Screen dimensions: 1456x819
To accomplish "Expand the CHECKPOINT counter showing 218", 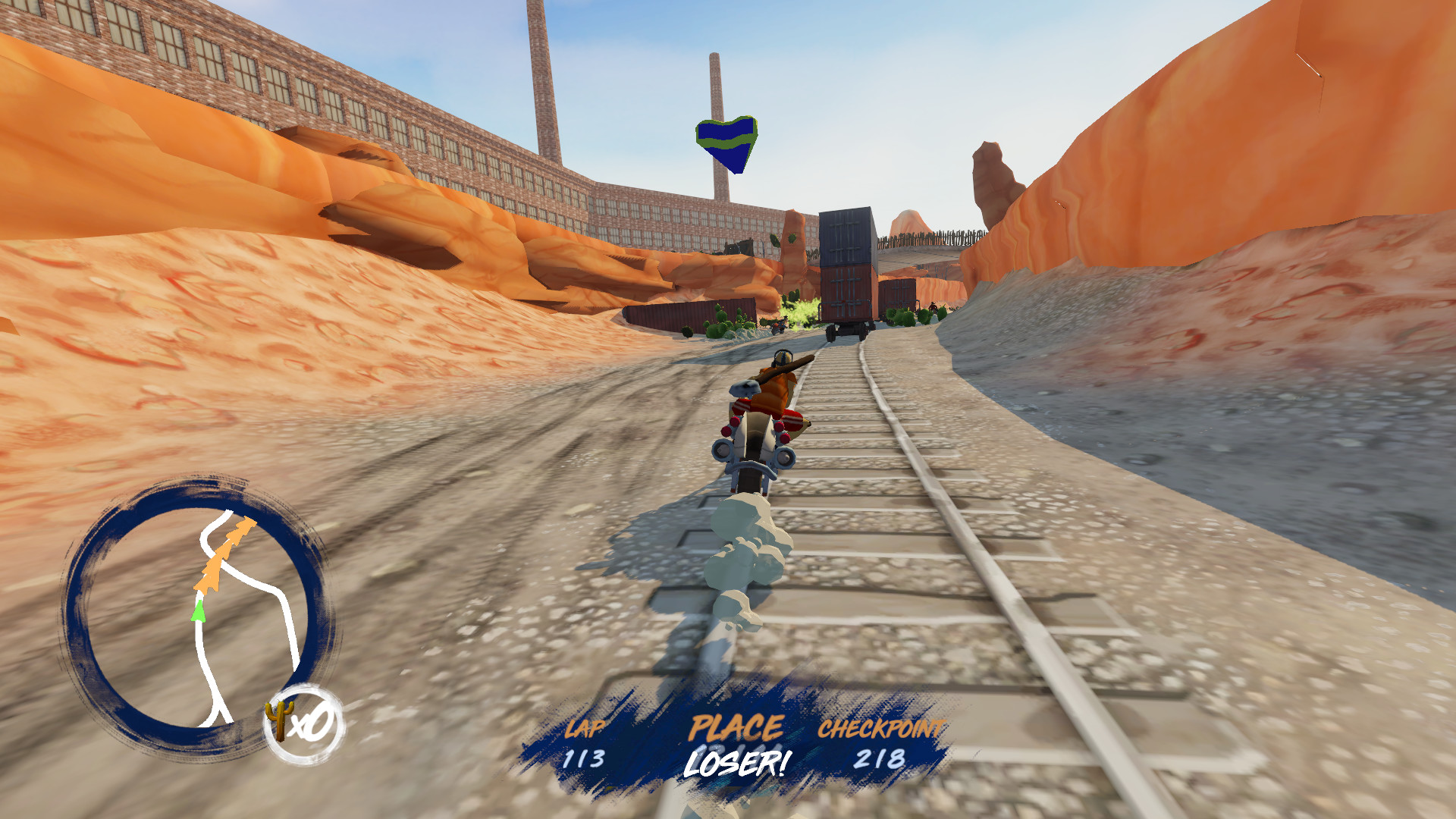I will [880, 758].
